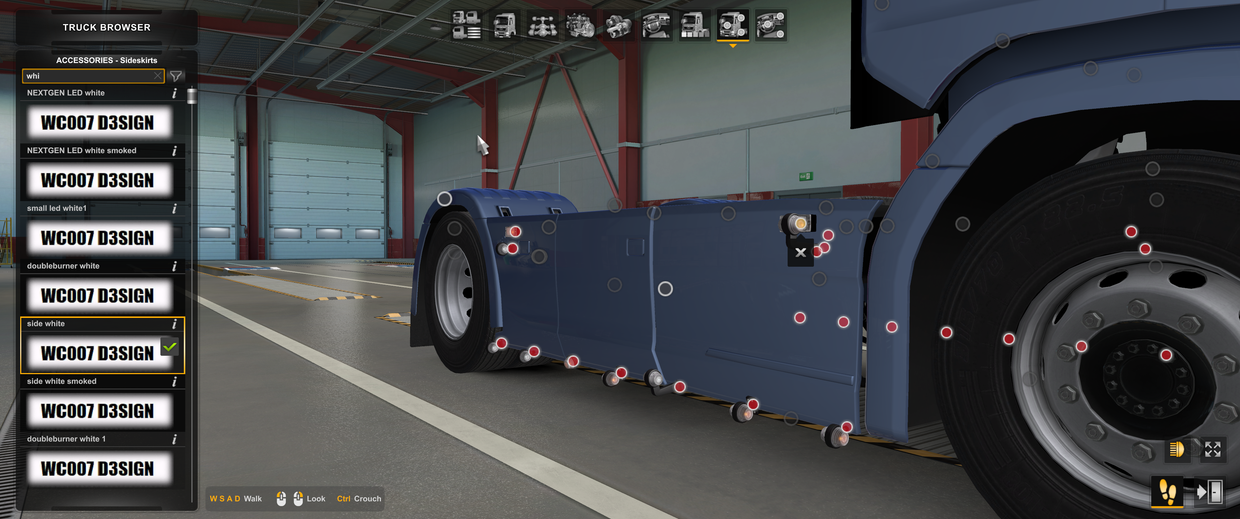Image resolution: width=1240 pixels, height=519 pixels.
Task: Pick the small led white1 accessory
Action: point(98,238)
